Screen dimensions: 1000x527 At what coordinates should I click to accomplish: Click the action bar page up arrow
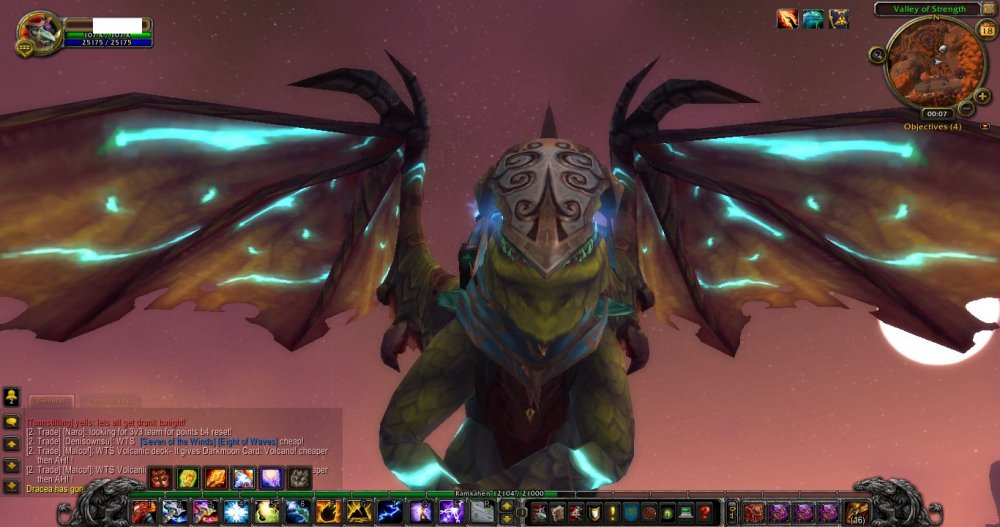click(506, 505)
